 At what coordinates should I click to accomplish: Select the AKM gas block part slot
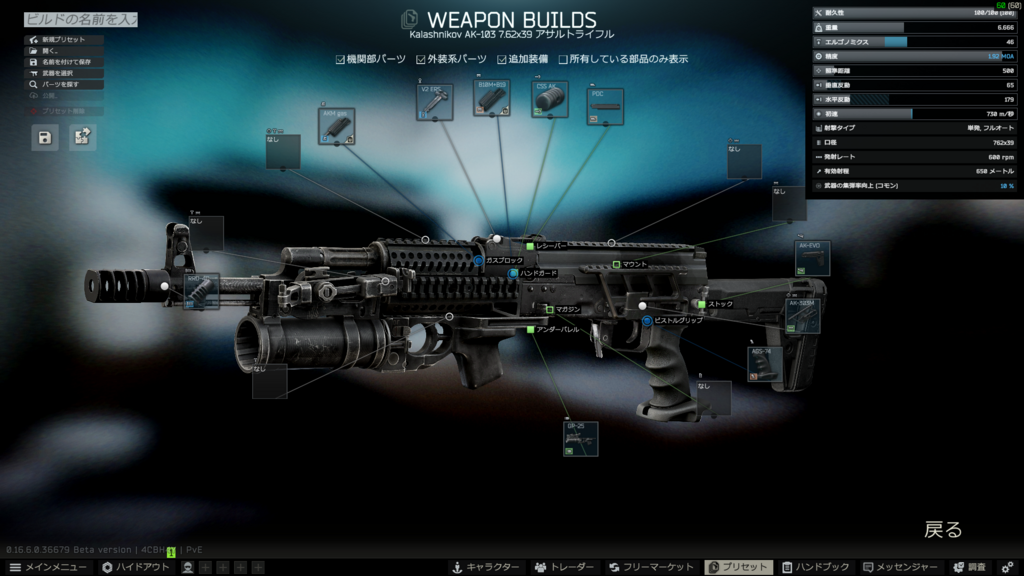[x=337, y=127]
